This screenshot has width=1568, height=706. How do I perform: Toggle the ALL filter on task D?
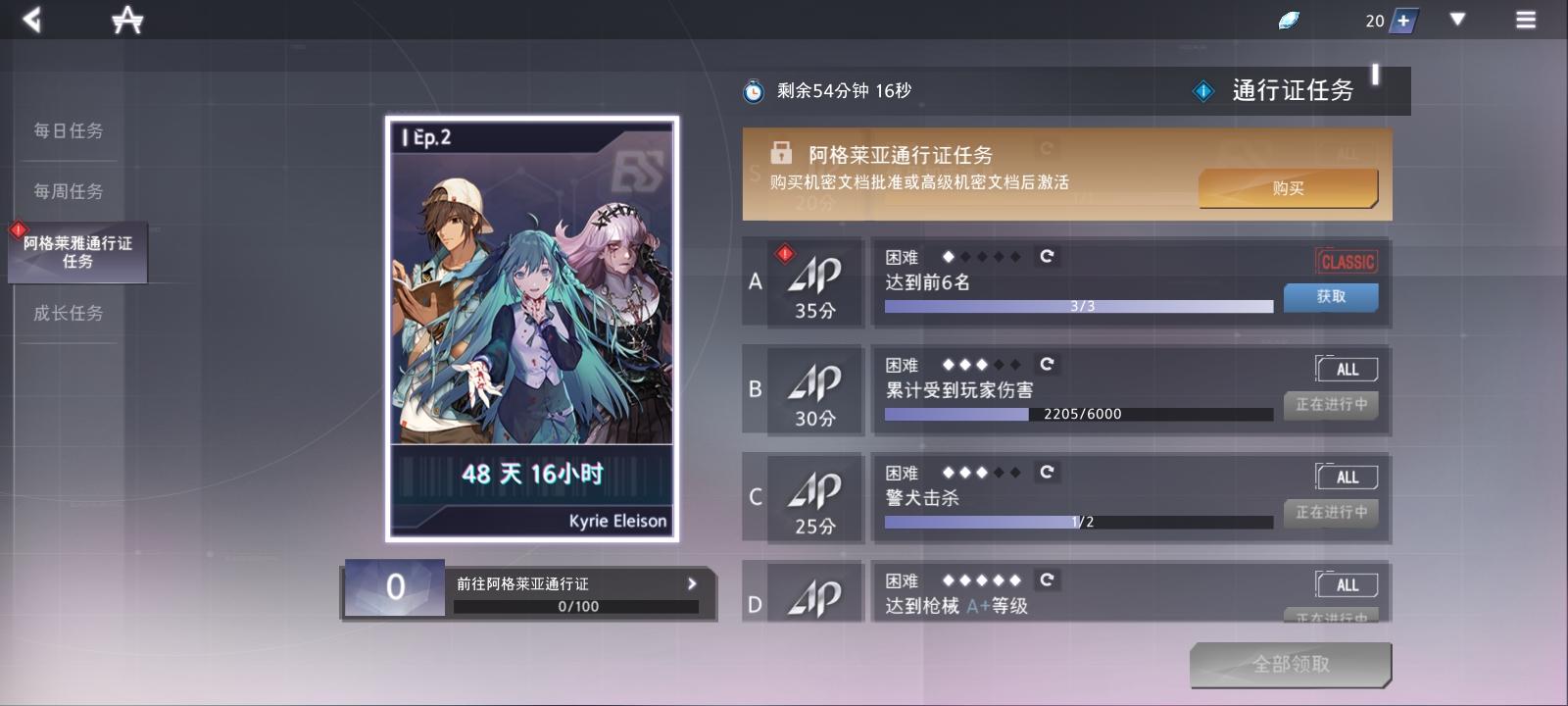[1347, 584]
